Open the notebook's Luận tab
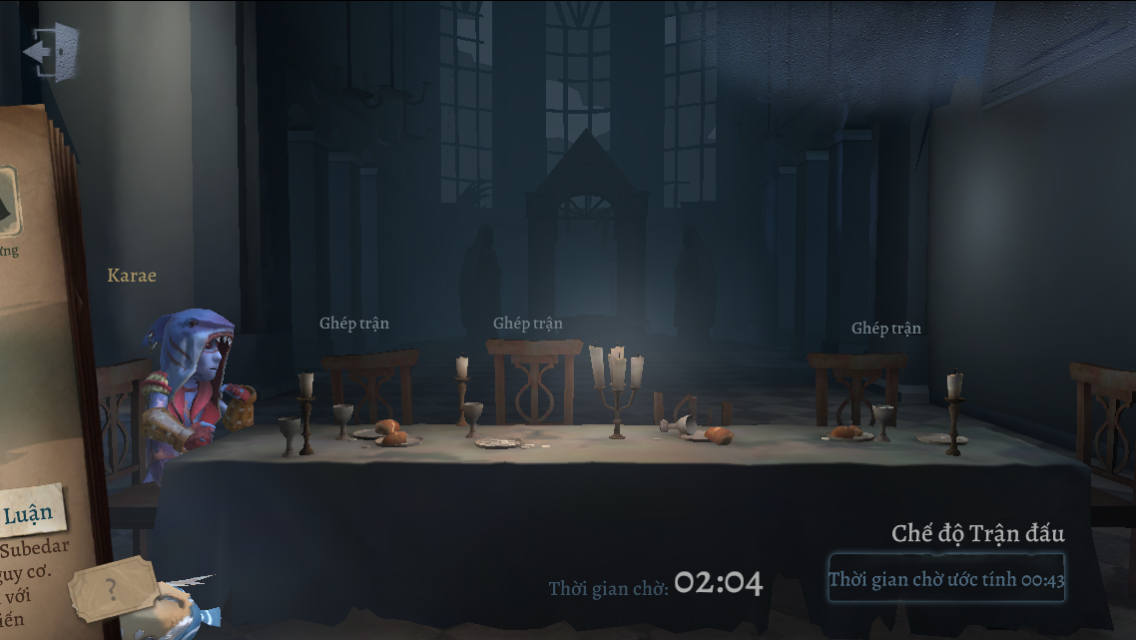This screenshot has width=1136, height=640. click(x=29, y=514)
